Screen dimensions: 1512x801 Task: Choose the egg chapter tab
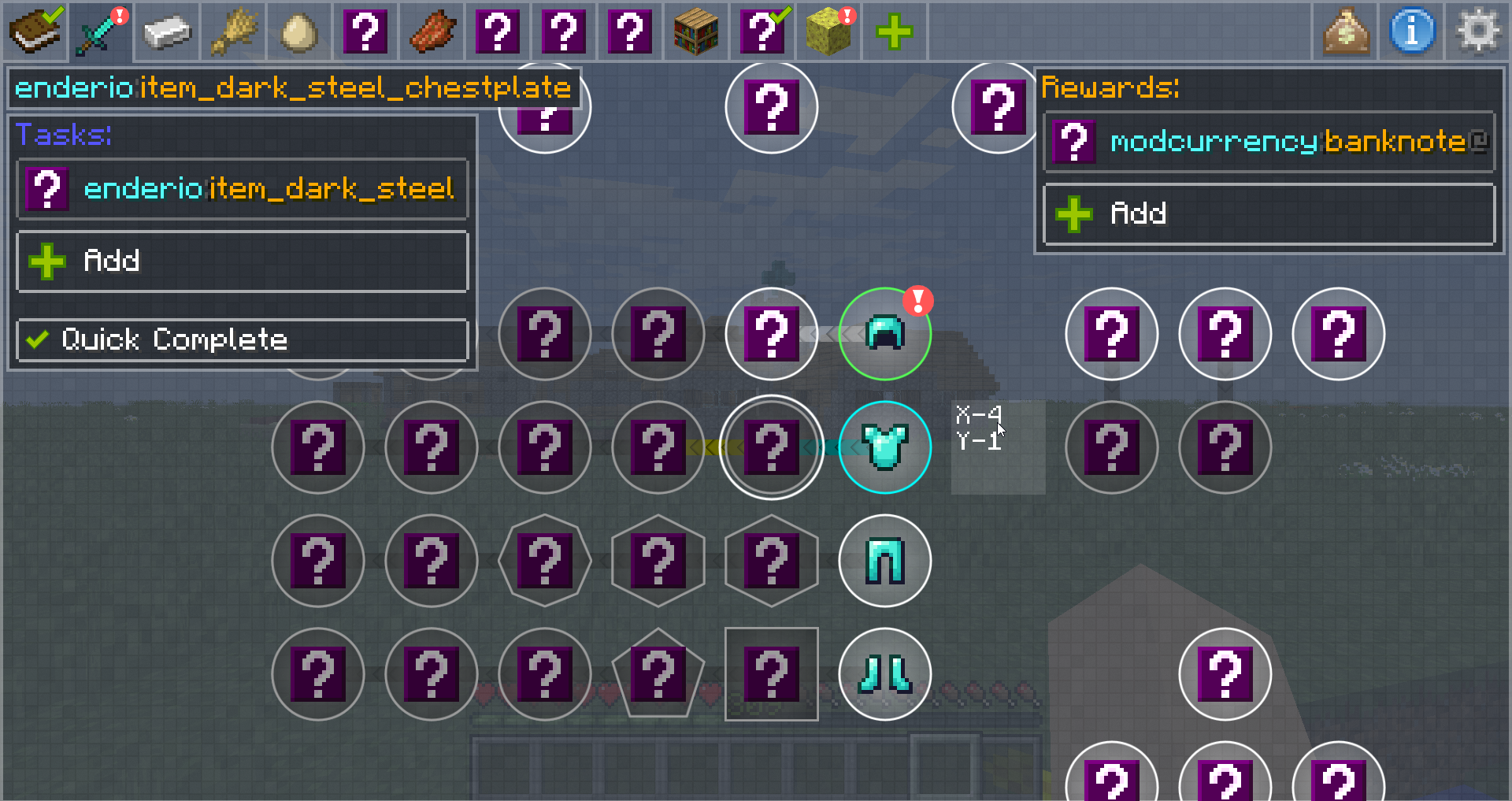coord(299,32)
